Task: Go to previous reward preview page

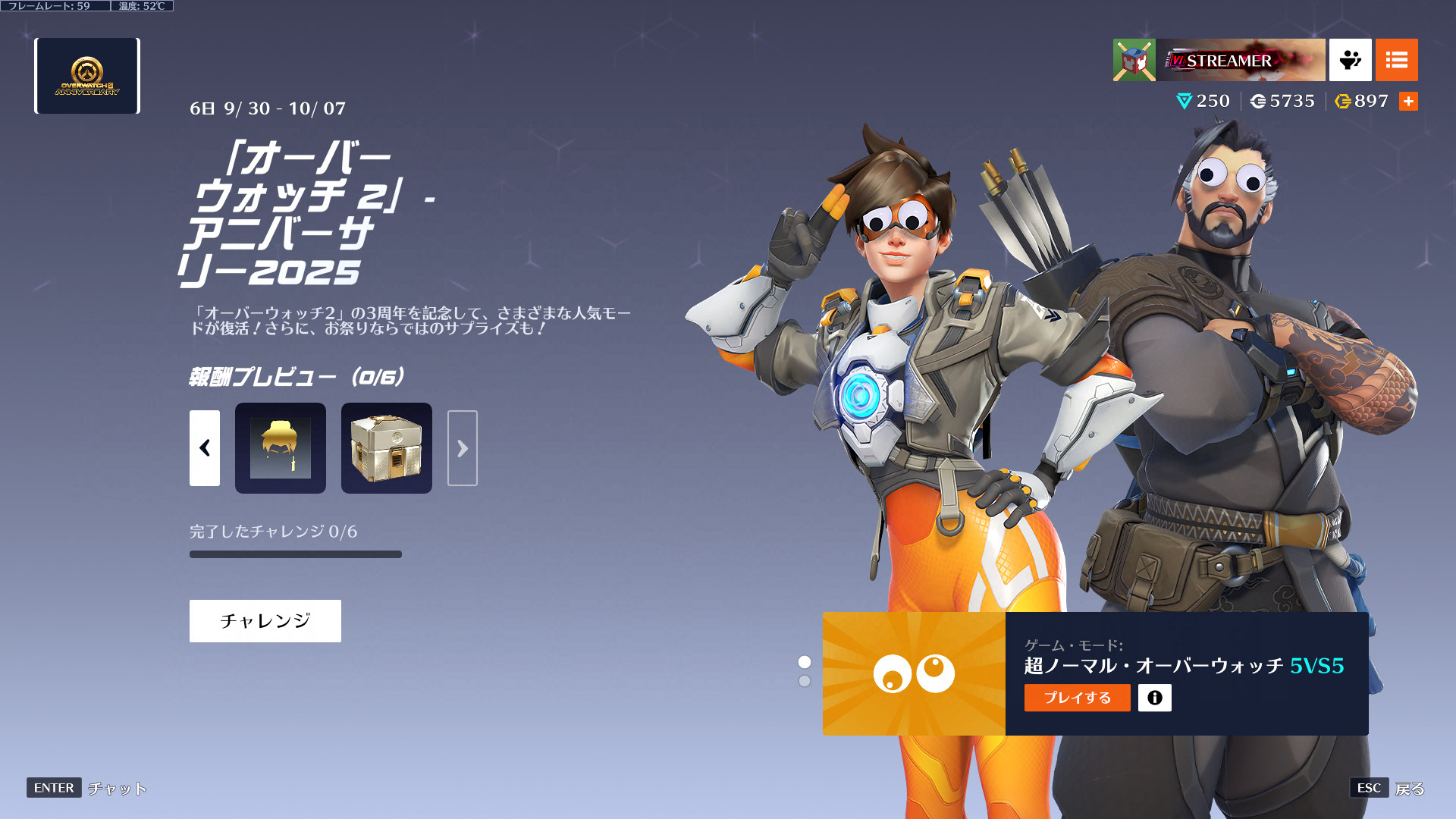Action: click(x=205, y=448)
